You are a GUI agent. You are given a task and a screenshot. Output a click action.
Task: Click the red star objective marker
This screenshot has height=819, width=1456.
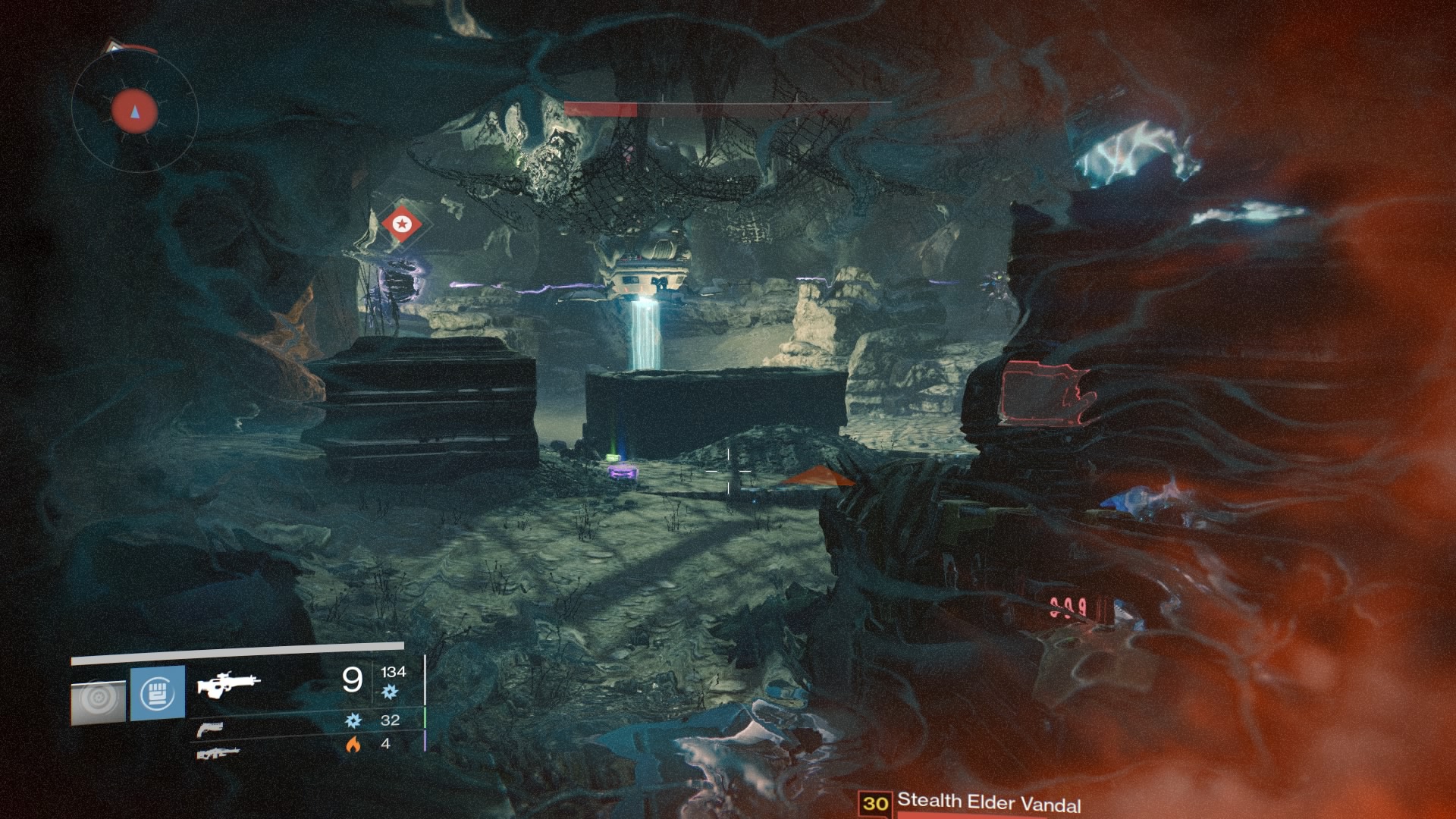pos(401,224)
